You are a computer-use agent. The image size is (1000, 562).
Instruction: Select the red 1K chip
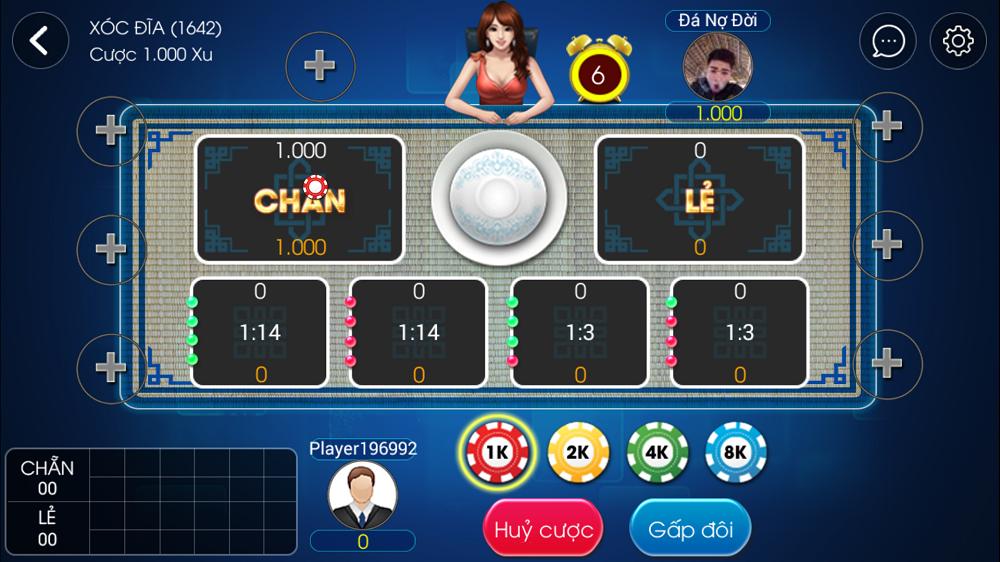[x=497, y=452]
